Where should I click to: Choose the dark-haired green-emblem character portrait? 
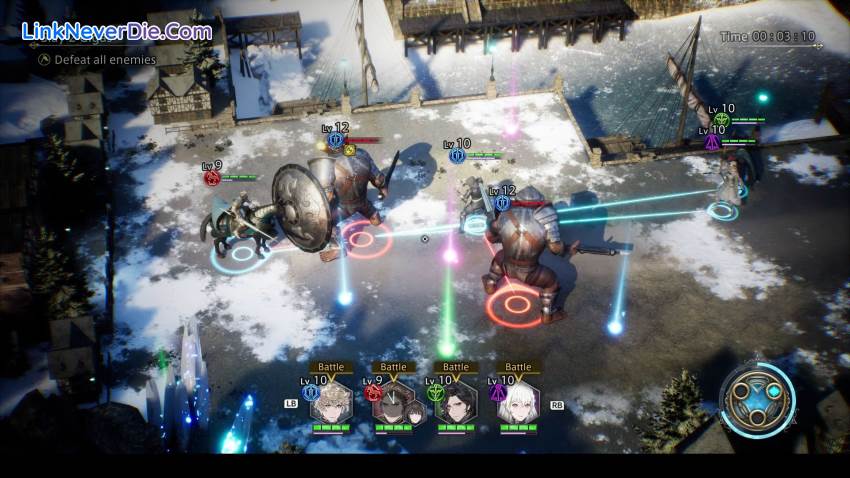pos(456,405)
